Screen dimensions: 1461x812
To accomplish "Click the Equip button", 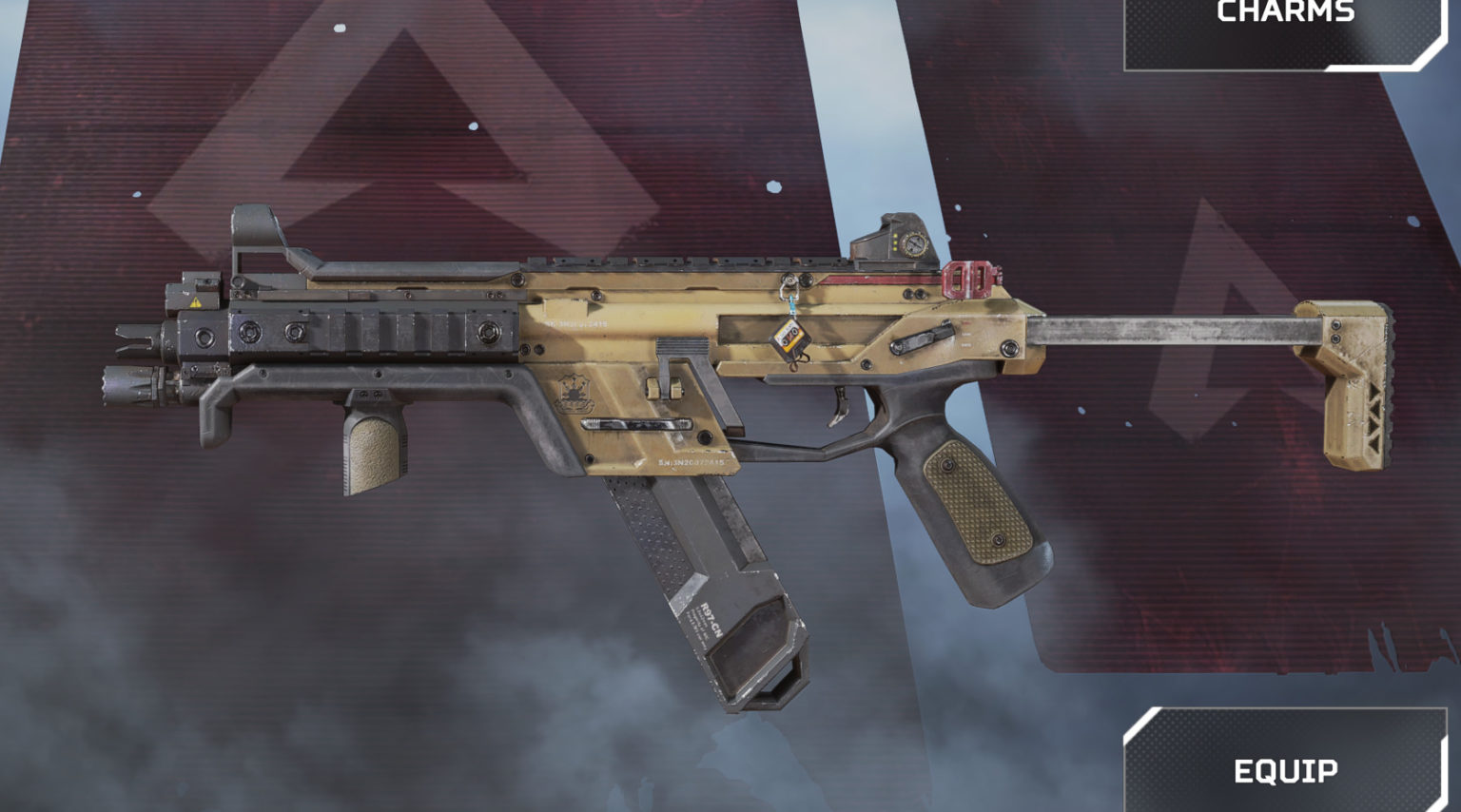I will (1285, 766).
